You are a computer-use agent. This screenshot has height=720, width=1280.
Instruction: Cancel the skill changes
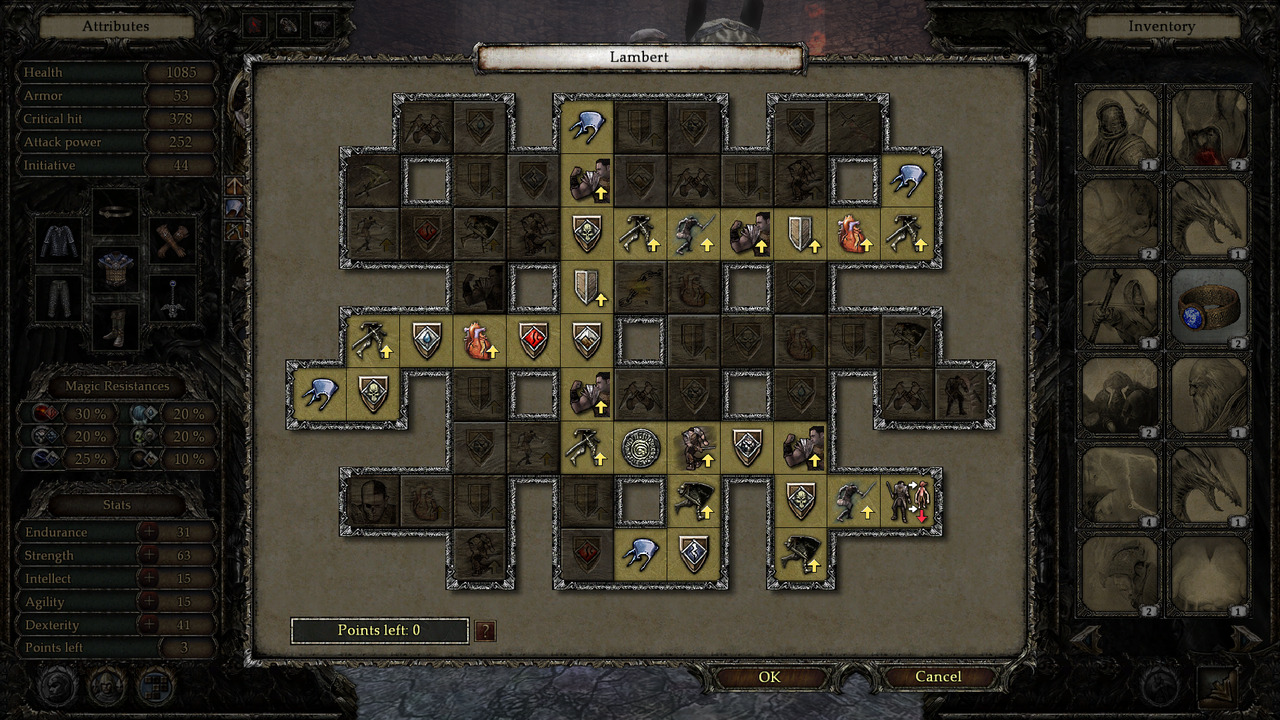pyautogui.click(x=938, y=677)
